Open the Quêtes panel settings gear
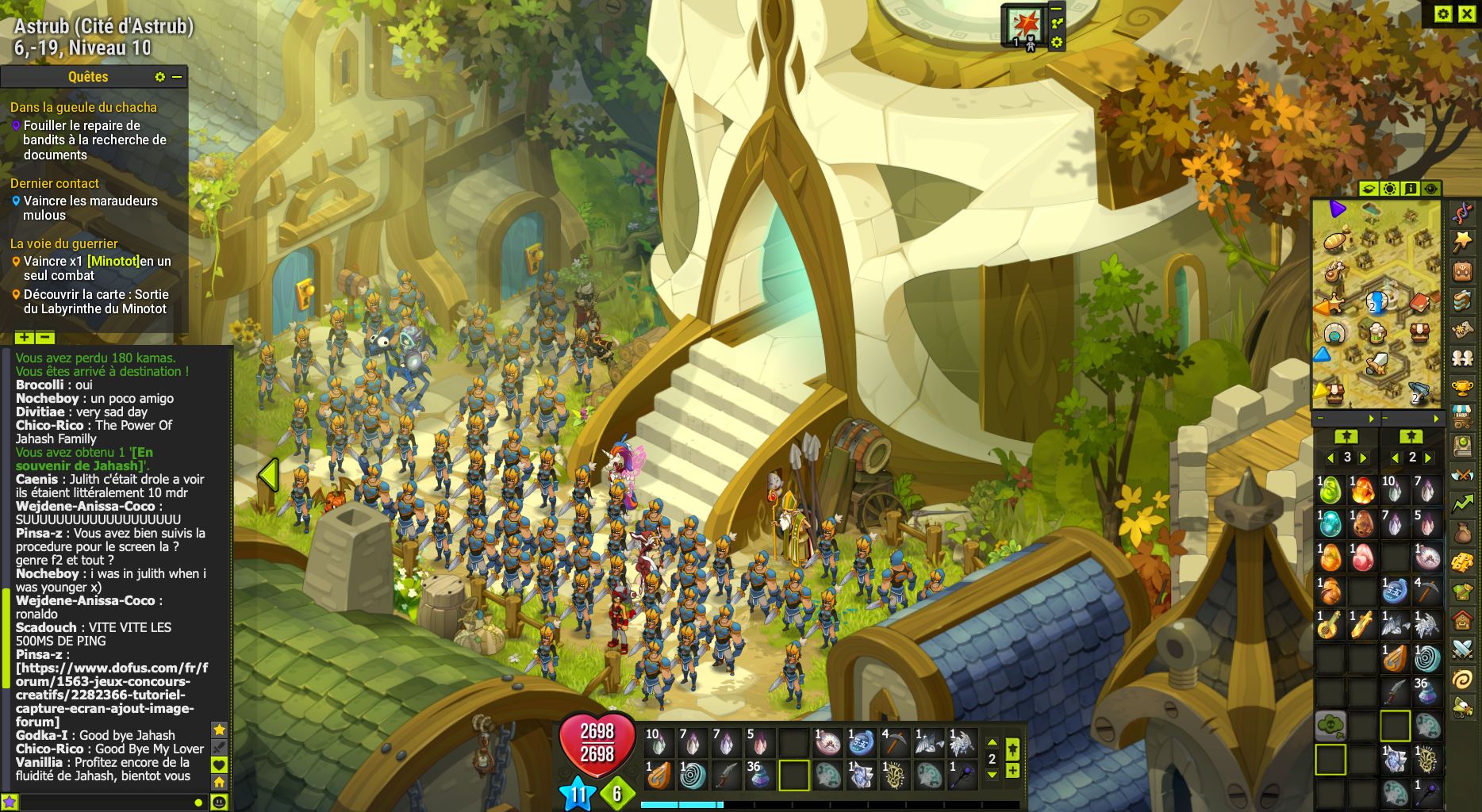The image size is (1482, 812). (158, 77)
